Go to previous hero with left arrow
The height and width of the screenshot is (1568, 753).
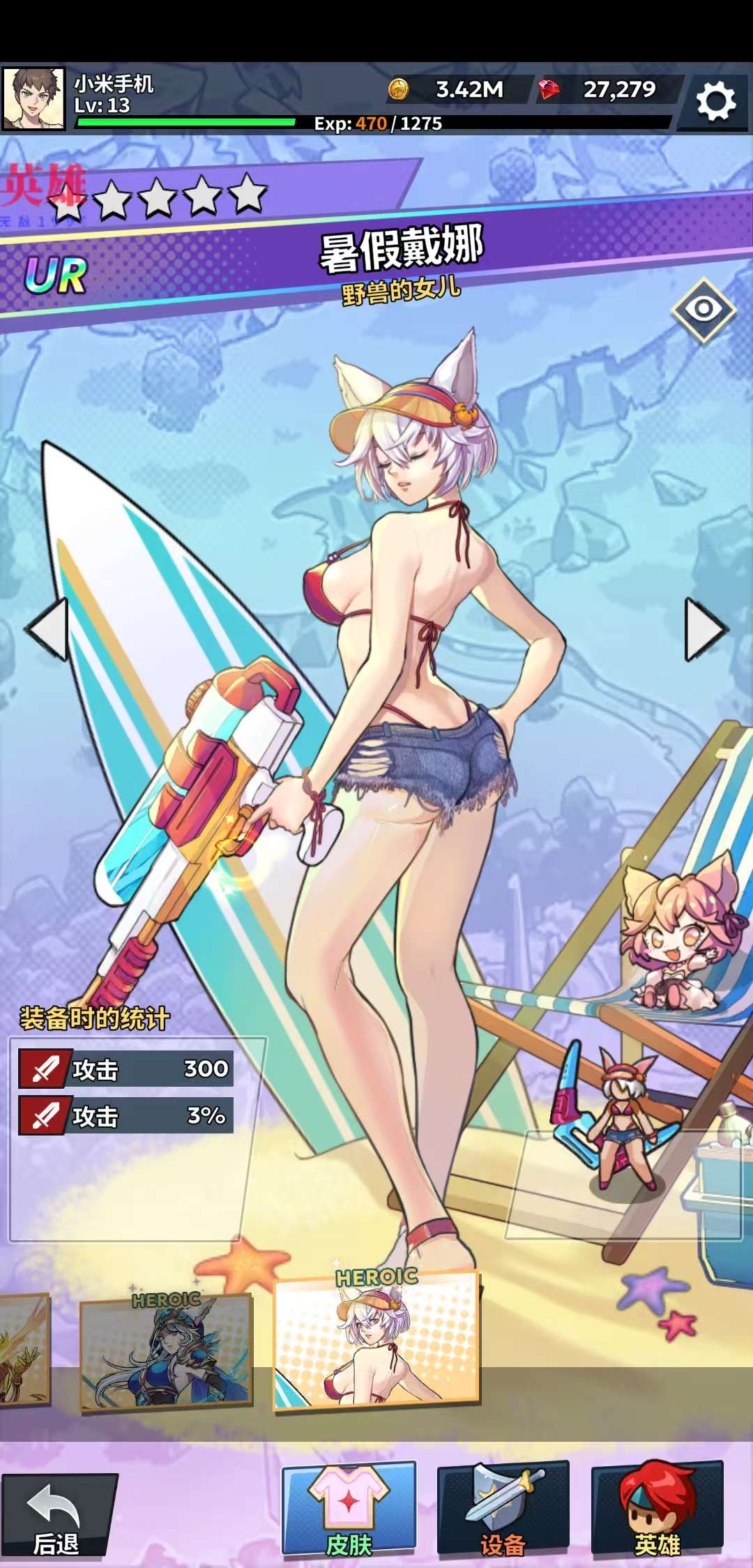pos(47,628)
